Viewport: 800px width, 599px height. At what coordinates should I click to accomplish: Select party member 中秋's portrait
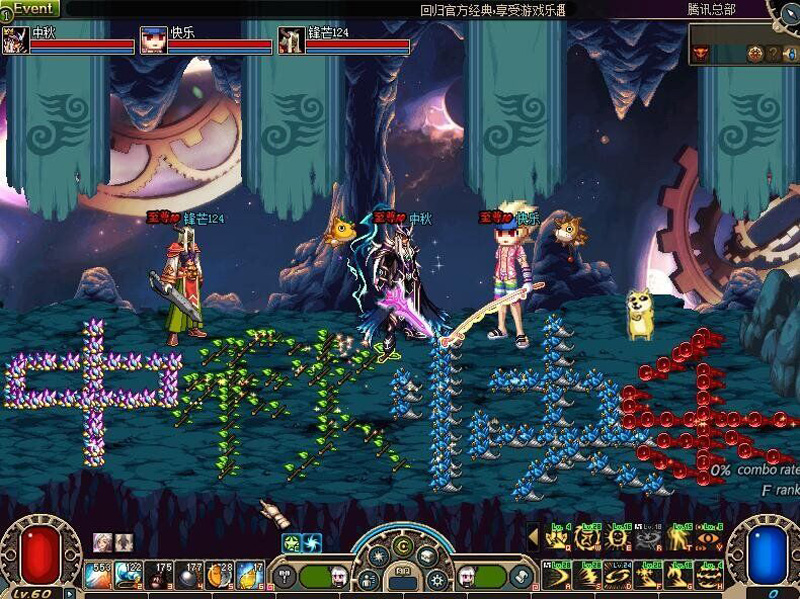point(15,40)
